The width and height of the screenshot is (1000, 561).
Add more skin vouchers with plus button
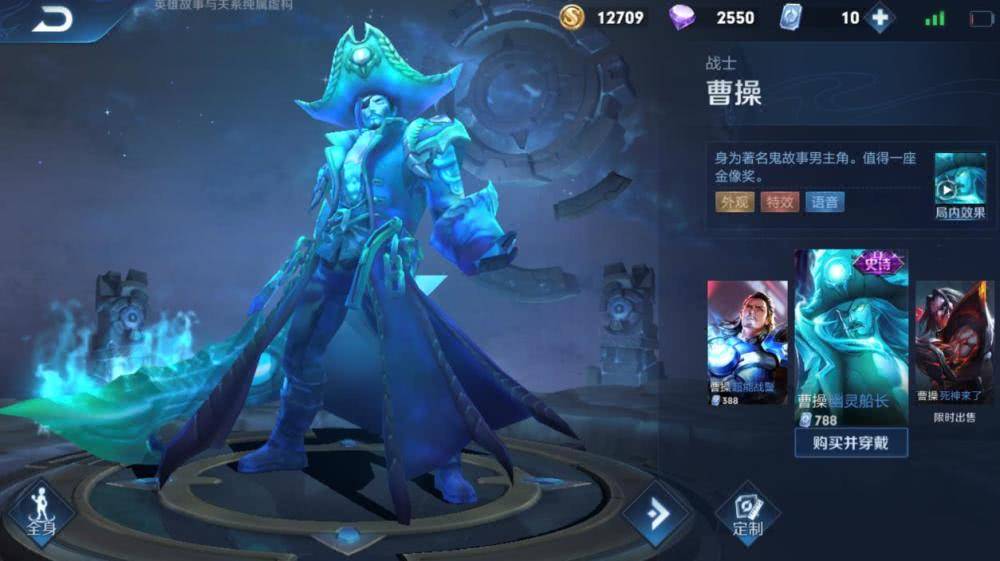pyautogui.click(x=880, y=18)
